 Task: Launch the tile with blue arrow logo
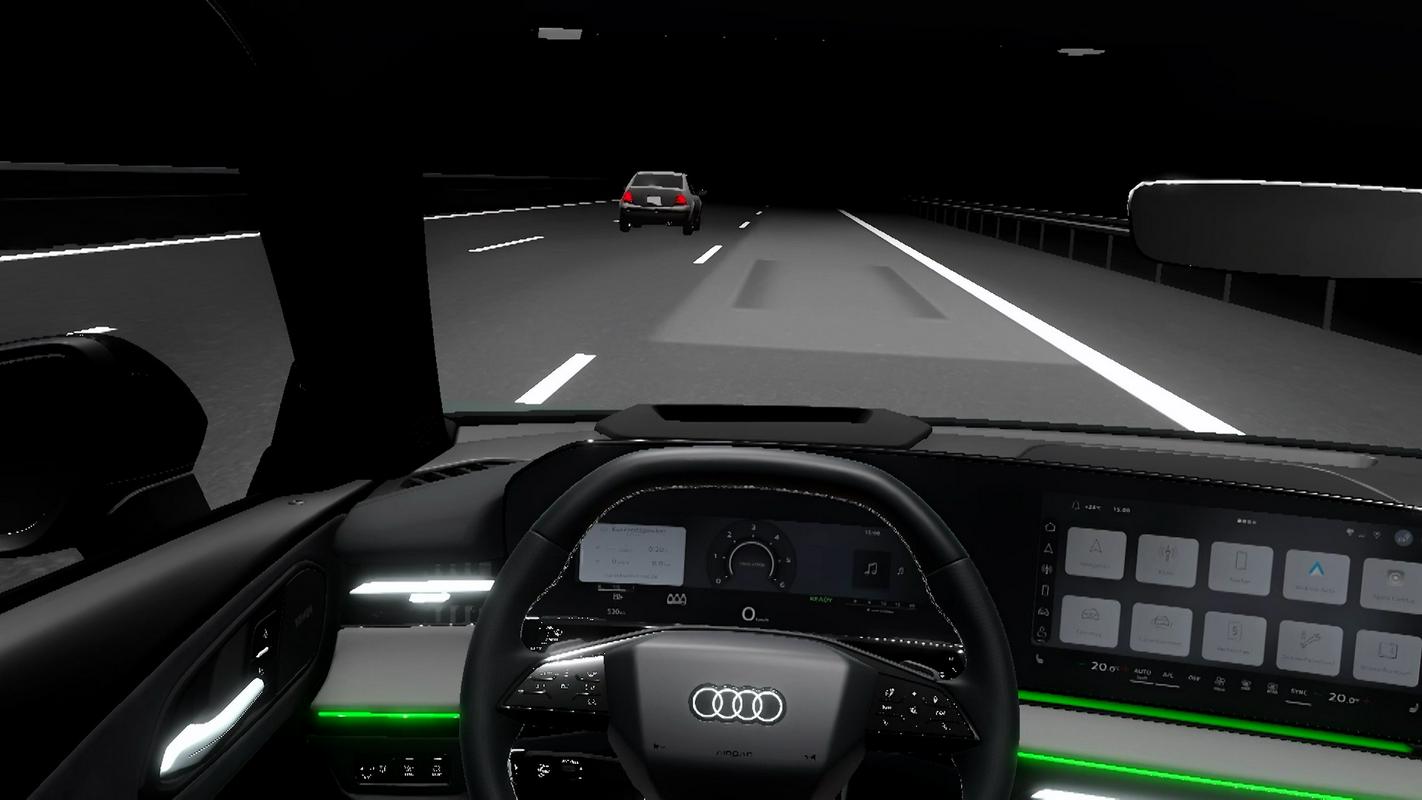[x=1316, y=576]
